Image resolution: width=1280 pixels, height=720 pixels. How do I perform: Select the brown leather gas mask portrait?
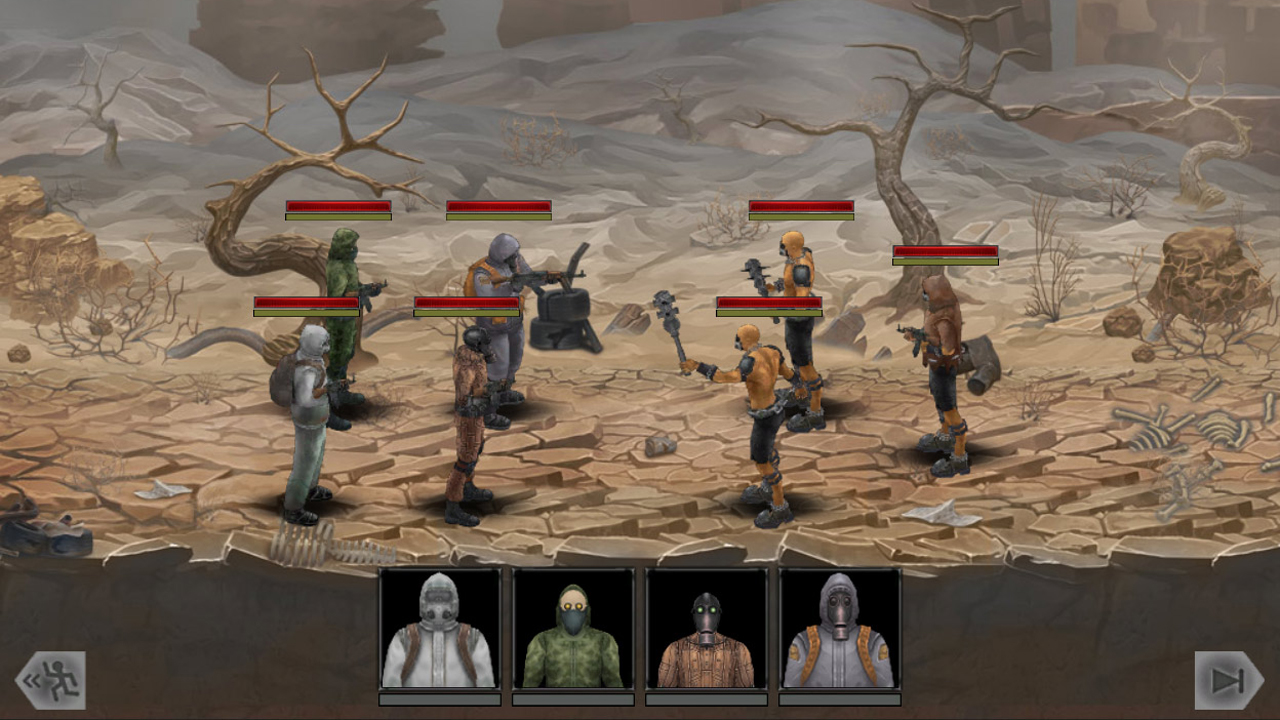pos(705,630)
